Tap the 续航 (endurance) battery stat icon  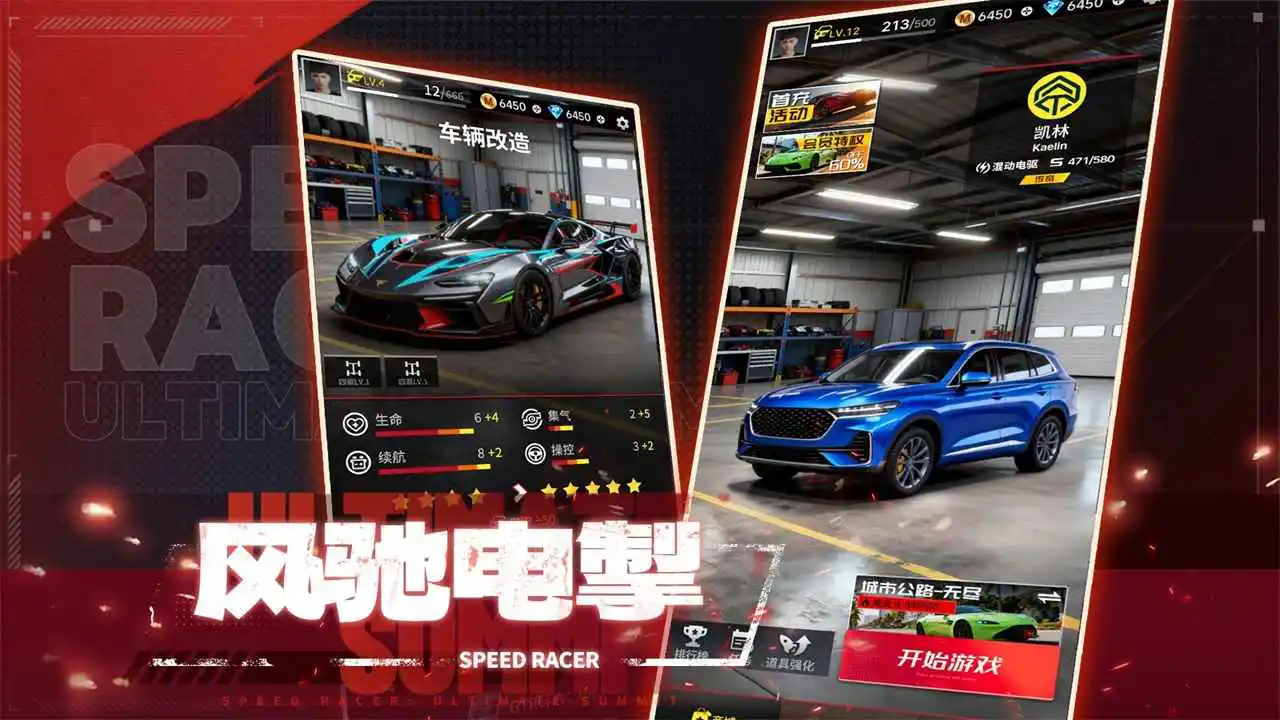click(x=356, y=462)
